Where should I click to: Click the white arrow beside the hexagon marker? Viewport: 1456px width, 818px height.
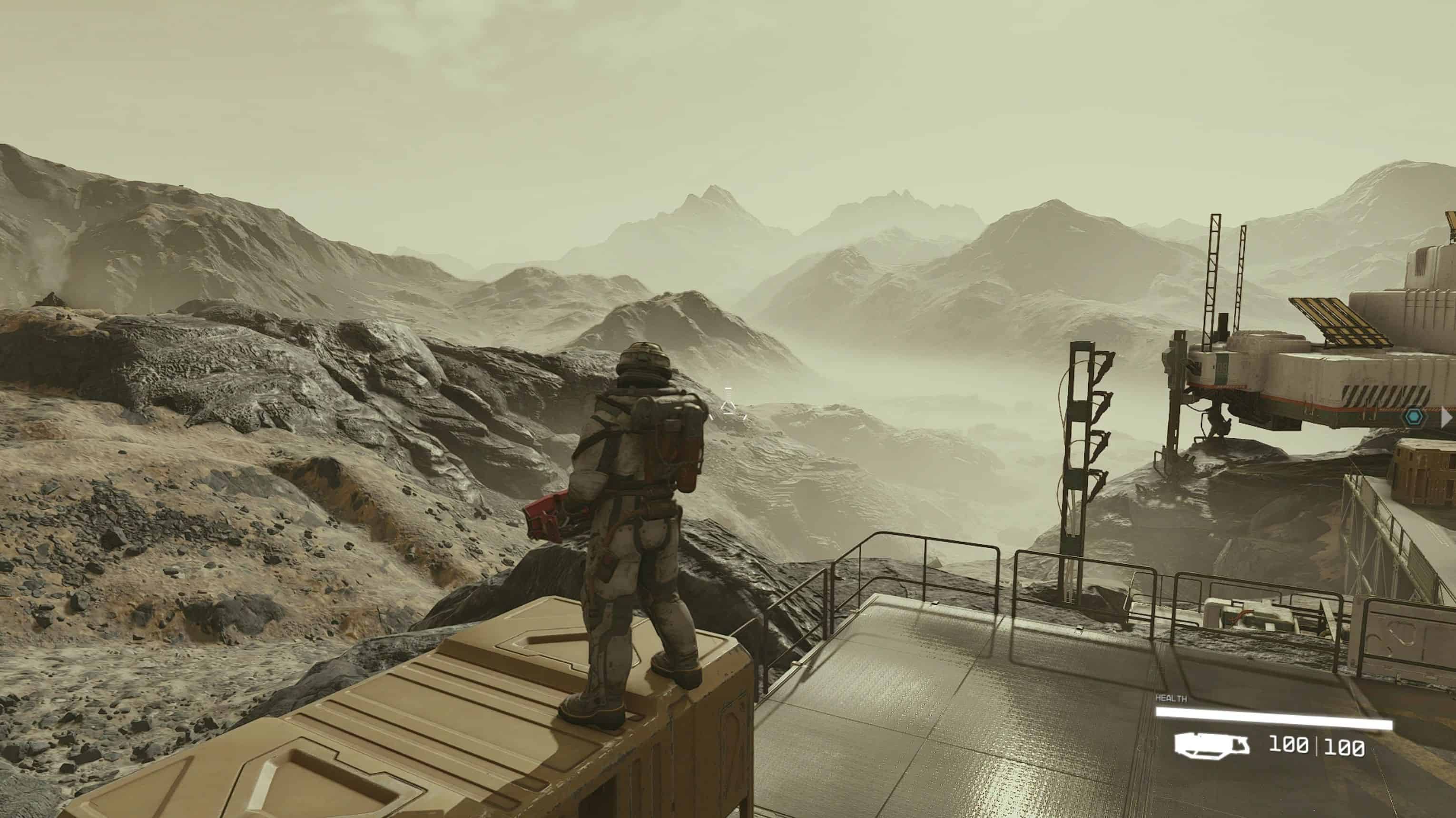click(1447, 418)
